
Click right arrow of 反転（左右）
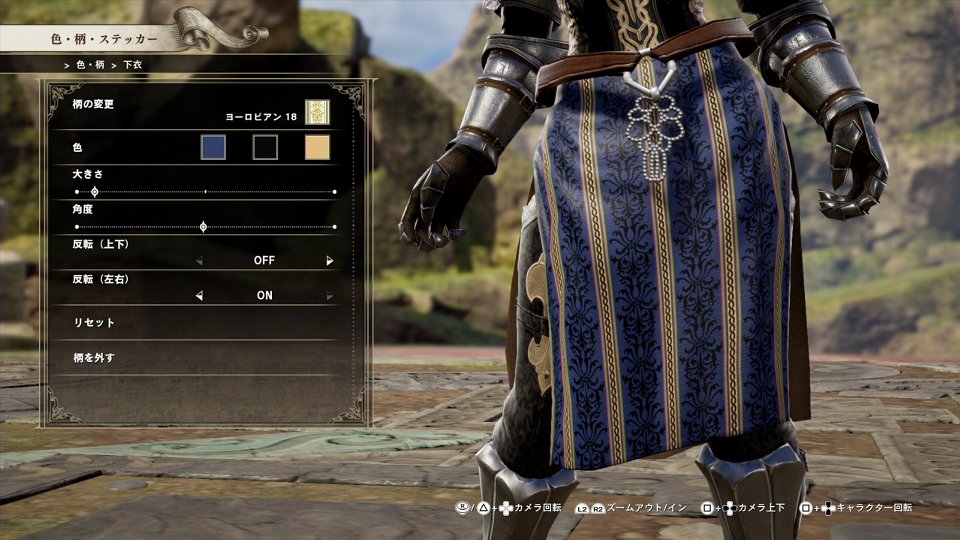[329, 295]
